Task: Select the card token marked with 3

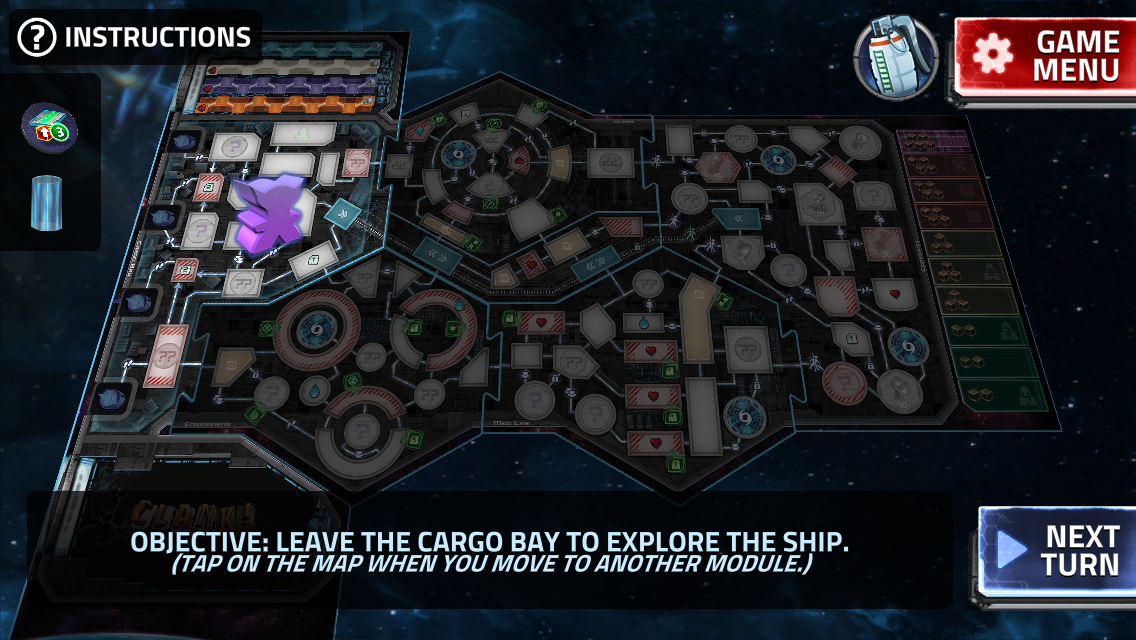Action: (50, 125)
